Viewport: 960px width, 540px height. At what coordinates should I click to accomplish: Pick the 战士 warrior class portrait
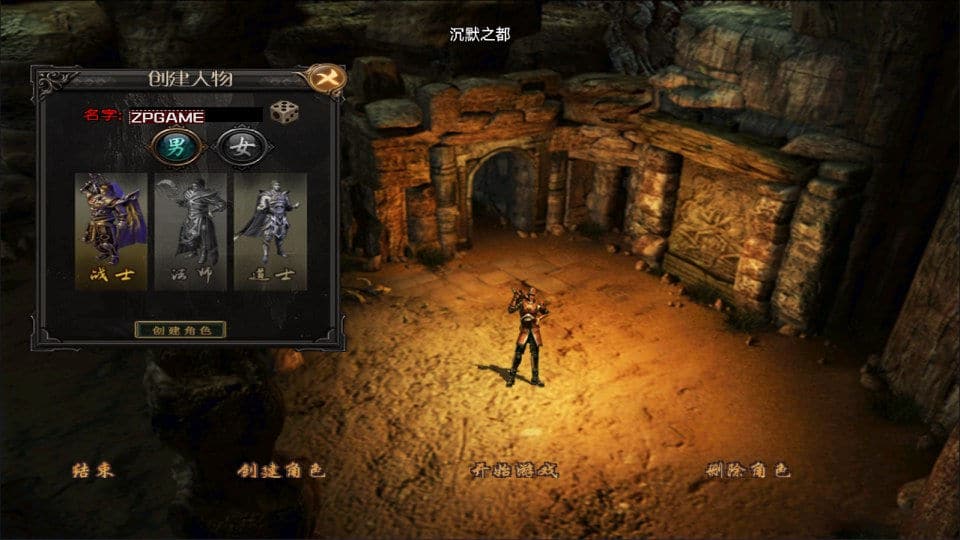tap(111, 231)
